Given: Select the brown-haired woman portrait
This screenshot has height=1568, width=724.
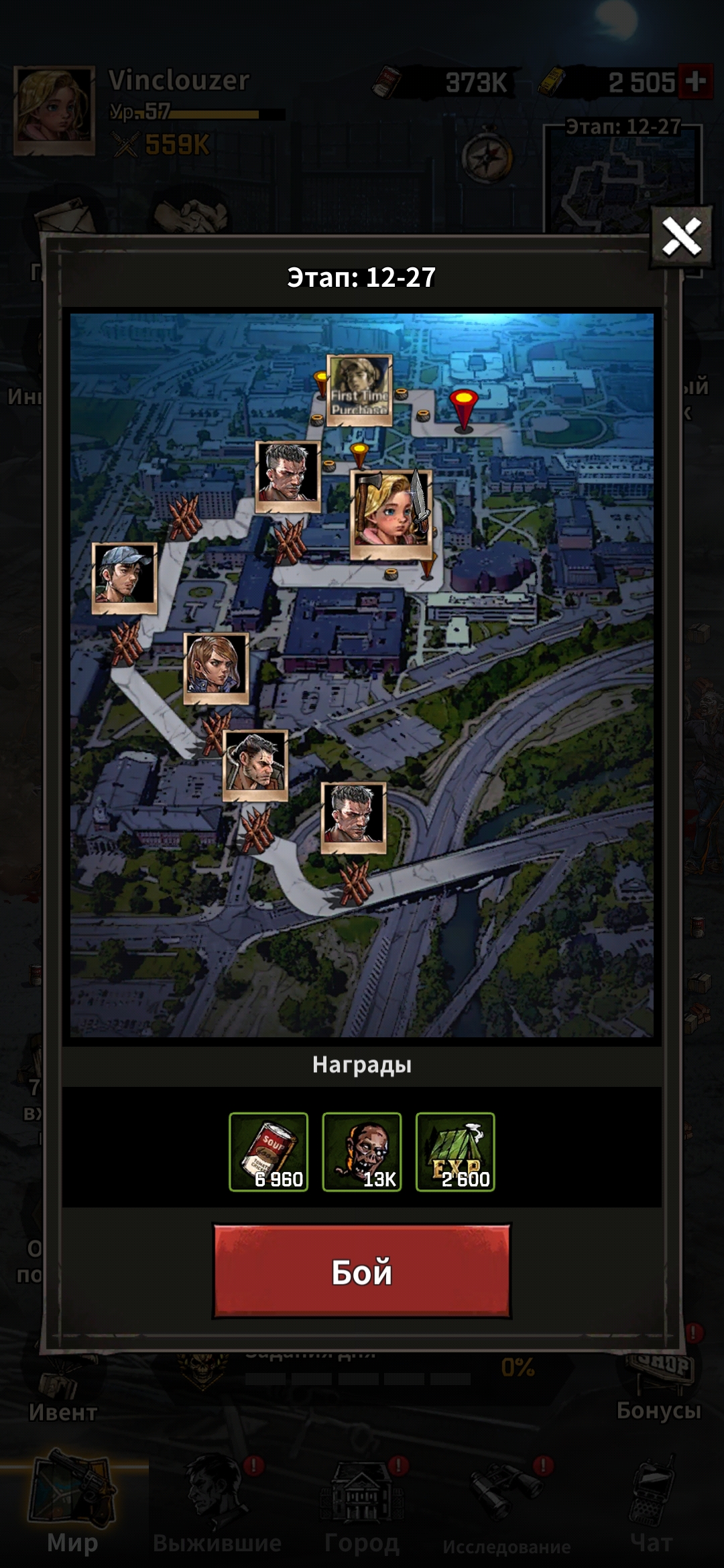Looking at the screenshot, I should pyautogui.click(x=216, y=668).
